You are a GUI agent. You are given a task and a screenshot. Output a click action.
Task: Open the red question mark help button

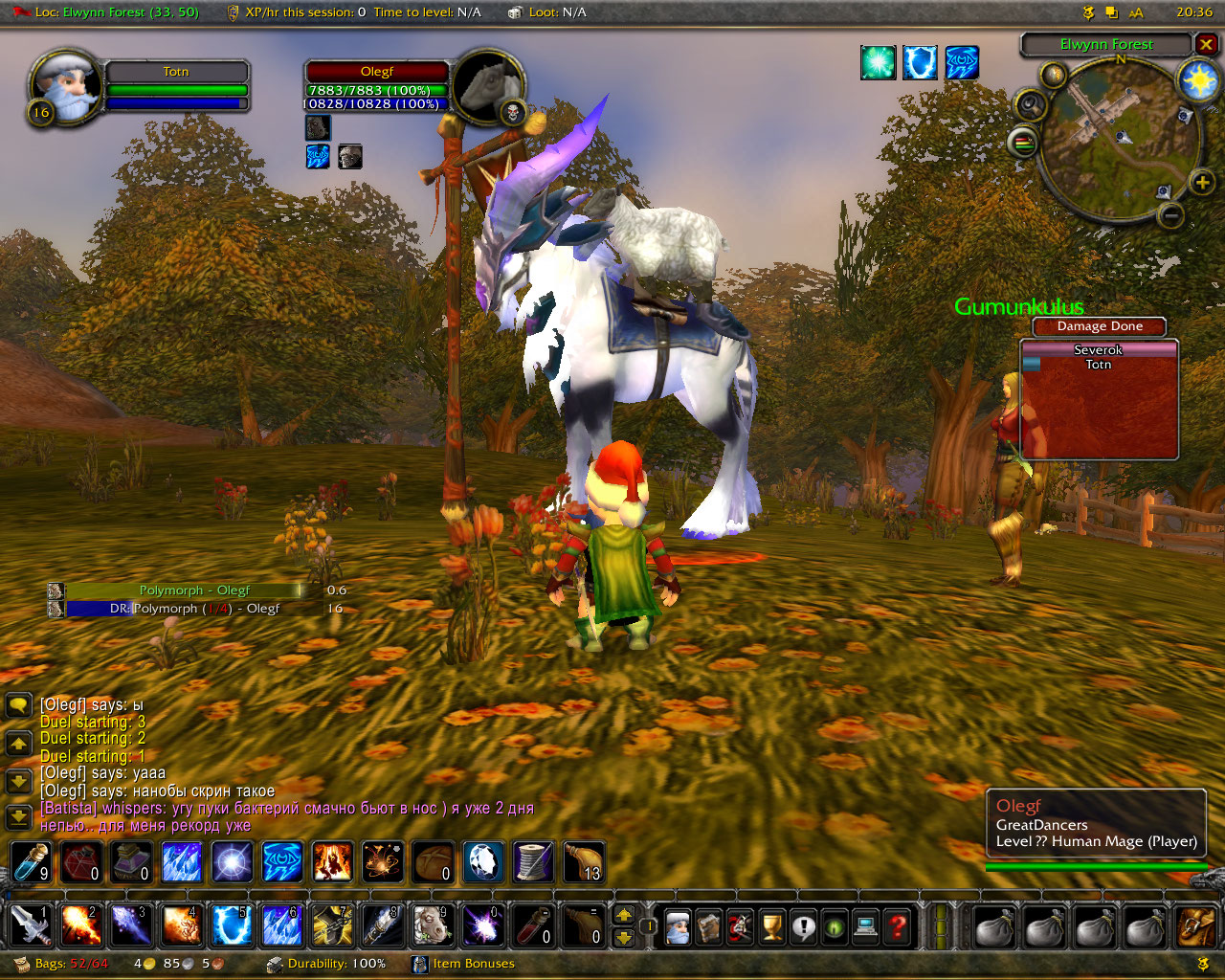(x=897, y=926)
